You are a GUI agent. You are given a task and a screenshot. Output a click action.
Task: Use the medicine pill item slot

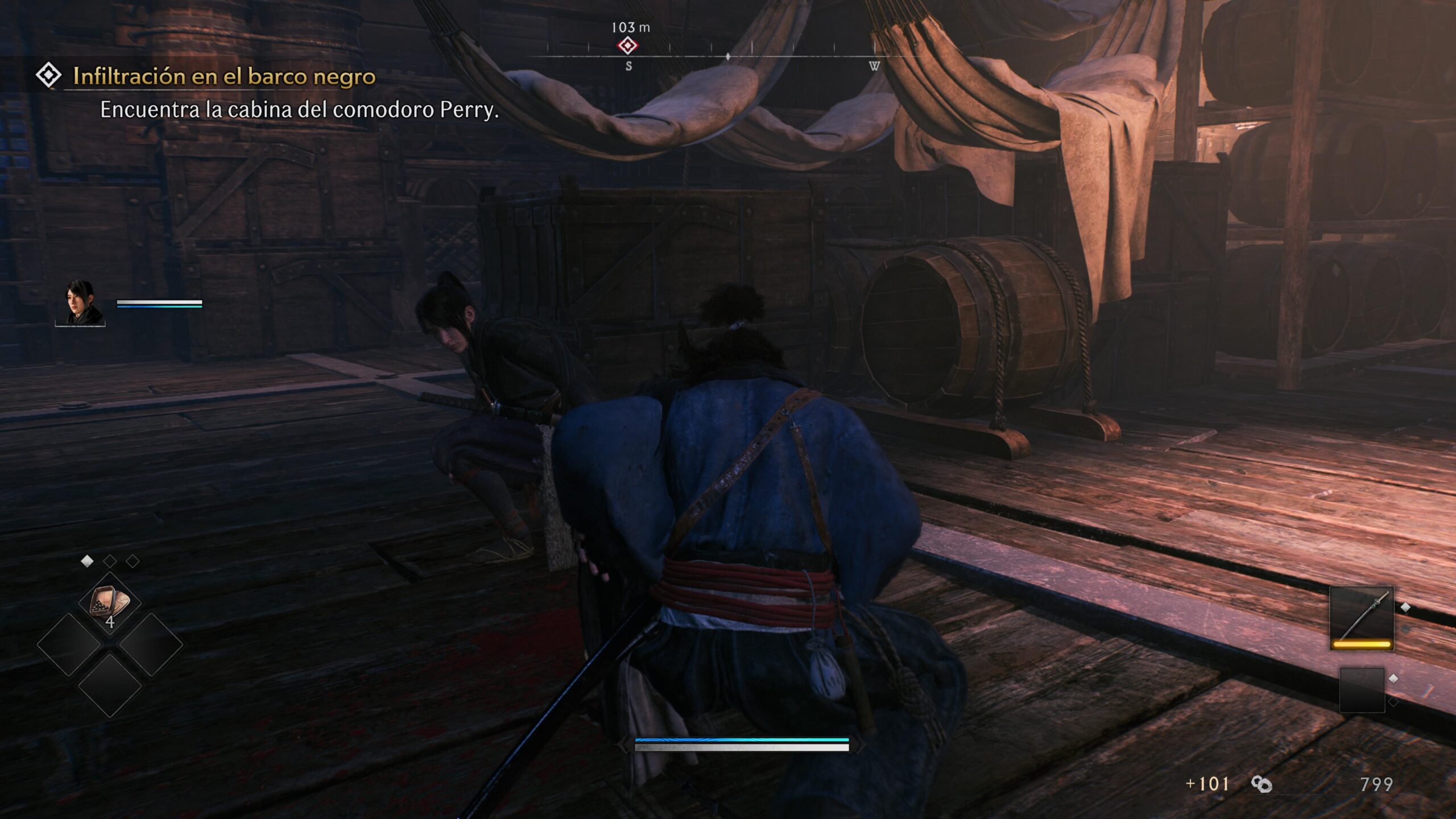(109, 604)
